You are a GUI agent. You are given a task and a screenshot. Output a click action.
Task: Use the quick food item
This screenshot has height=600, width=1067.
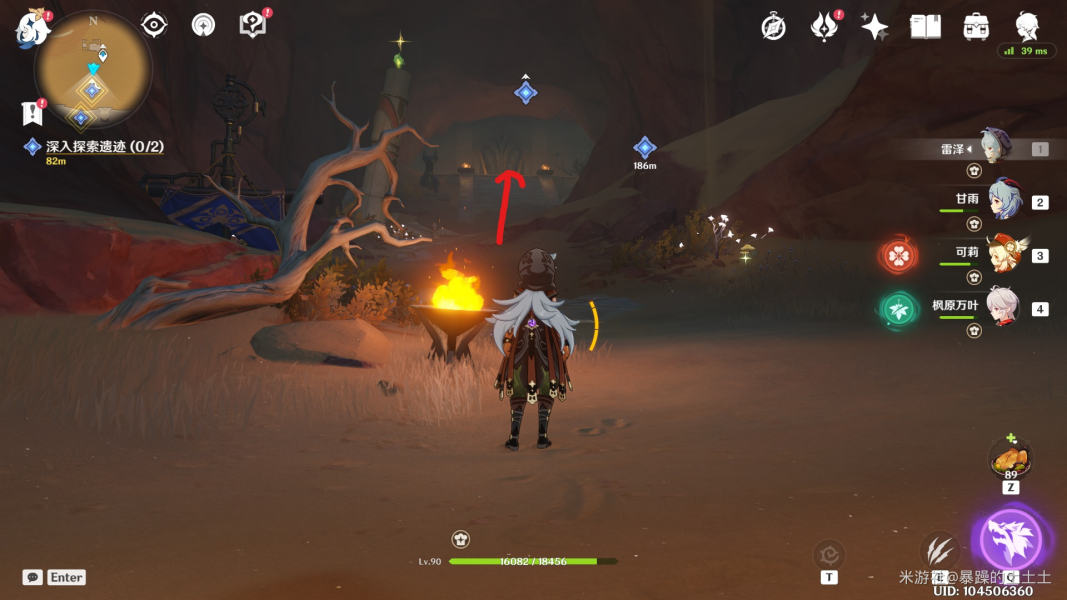tap(1010, 461)
